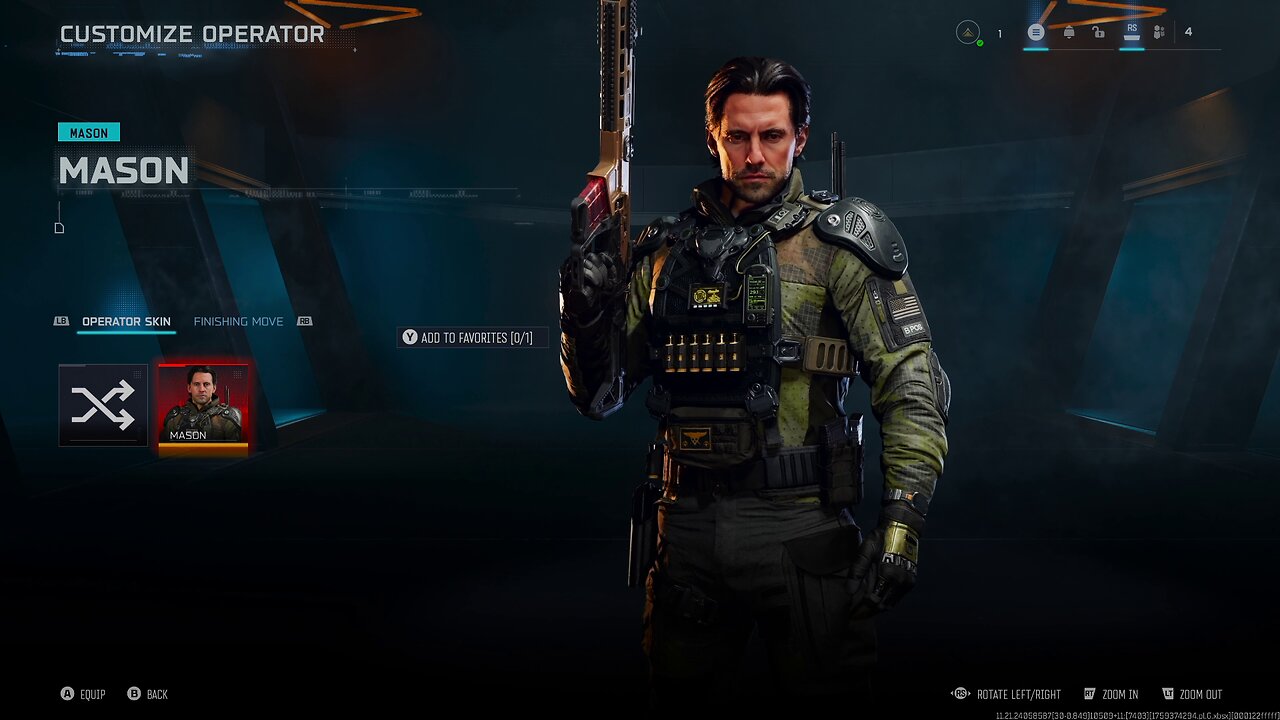The width and height of the screenshot is (1280, 720).
Task: Zoom out from the operator
Action: (1192, 694)
